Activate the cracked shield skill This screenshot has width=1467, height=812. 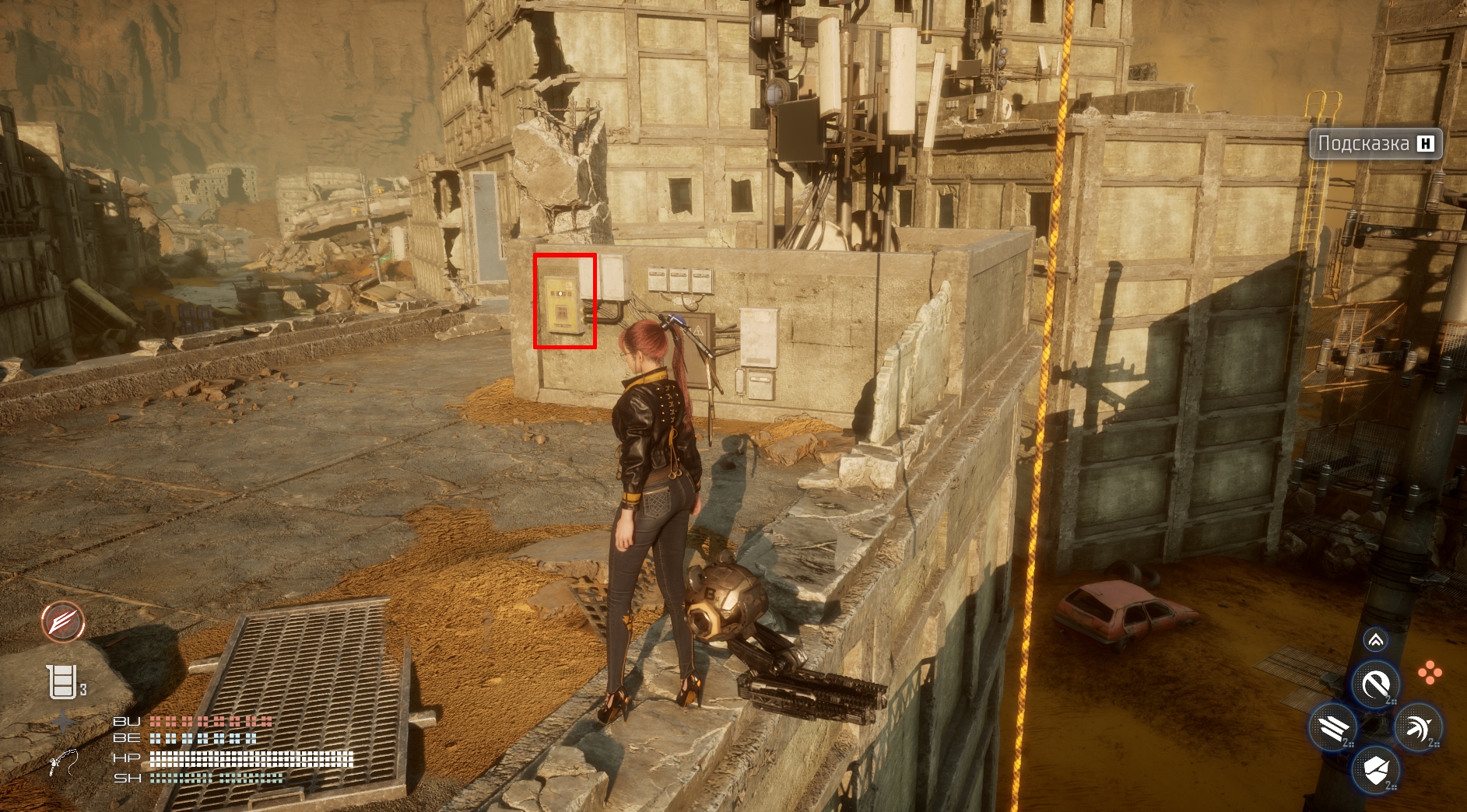(x=1375, y=771)
